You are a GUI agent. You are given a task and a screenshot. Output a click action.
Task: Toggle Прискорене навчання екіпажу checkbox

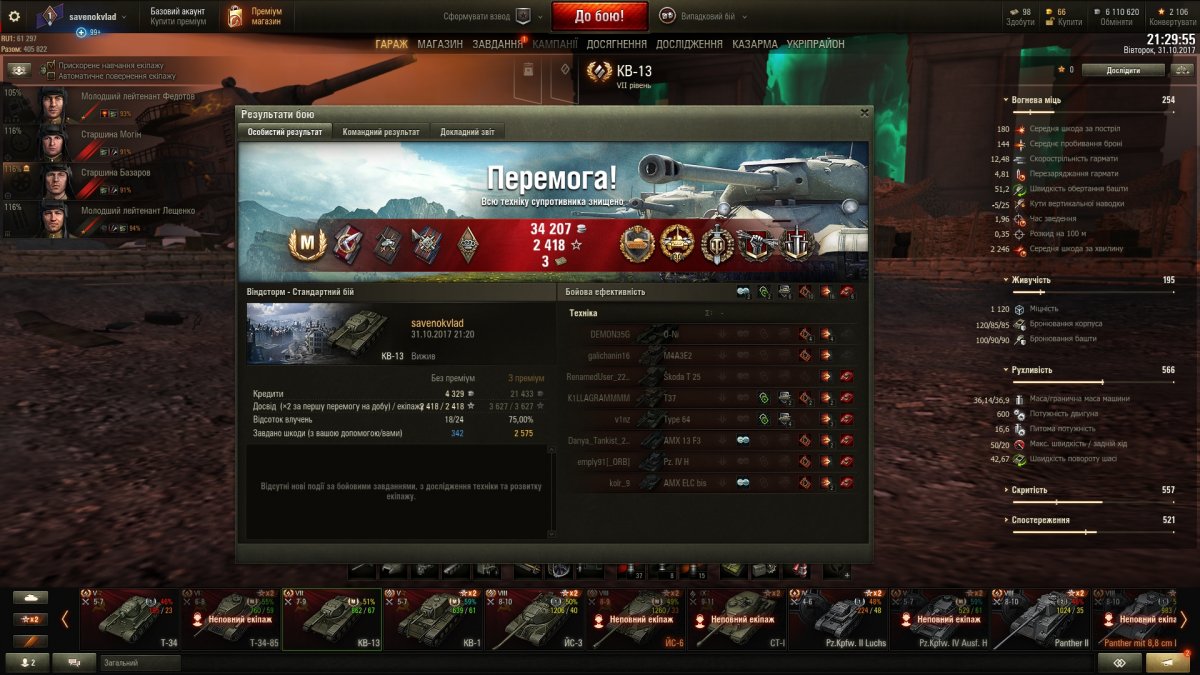pyautogui.click(x=50, y=64)
